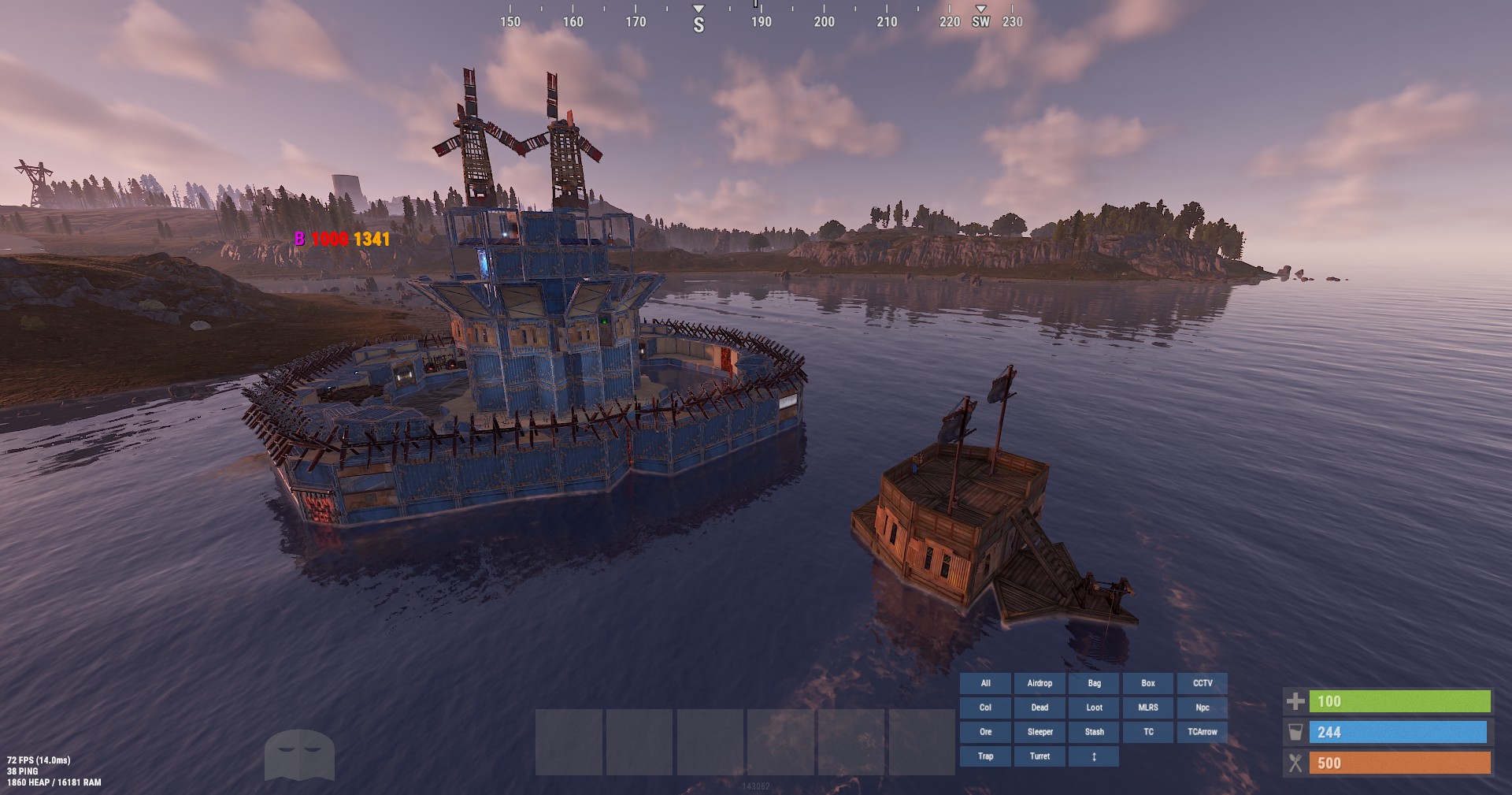Click the Npc filter button

tap(1203, 708)
